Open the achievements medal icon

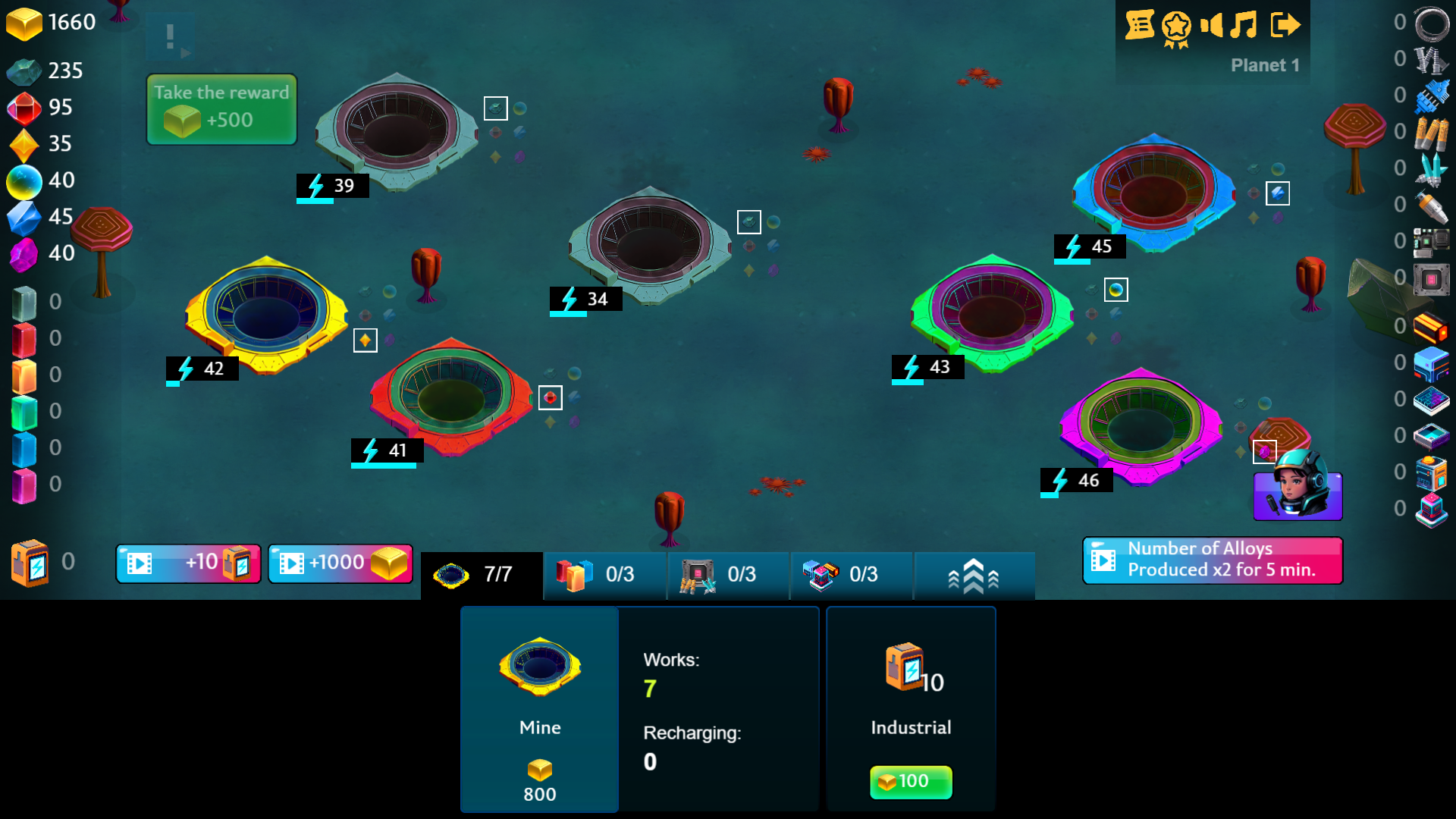[x=1175, y=25]
